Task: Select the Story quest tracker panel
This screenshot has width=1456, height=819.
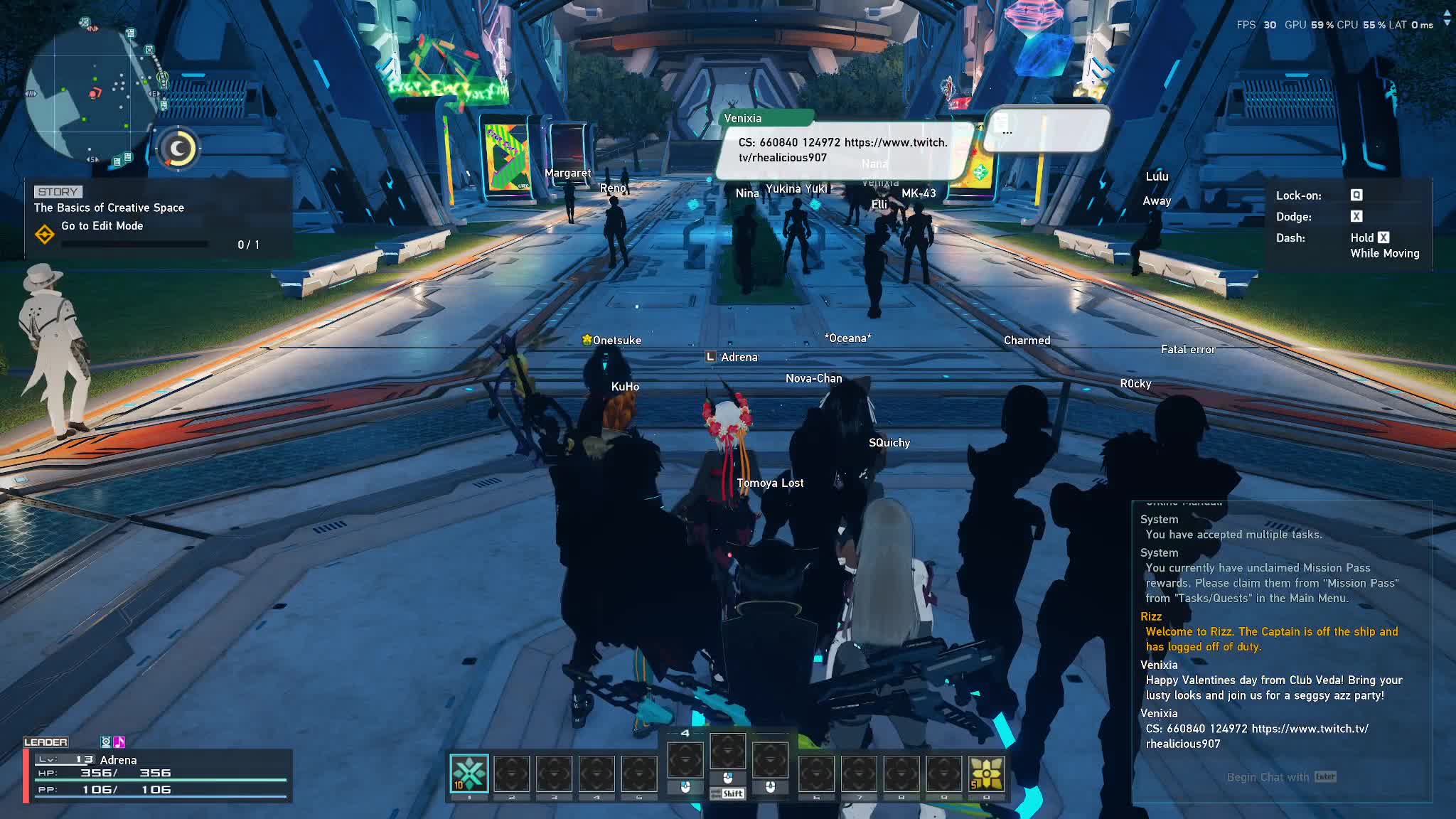Action: [x=158, y=218]
